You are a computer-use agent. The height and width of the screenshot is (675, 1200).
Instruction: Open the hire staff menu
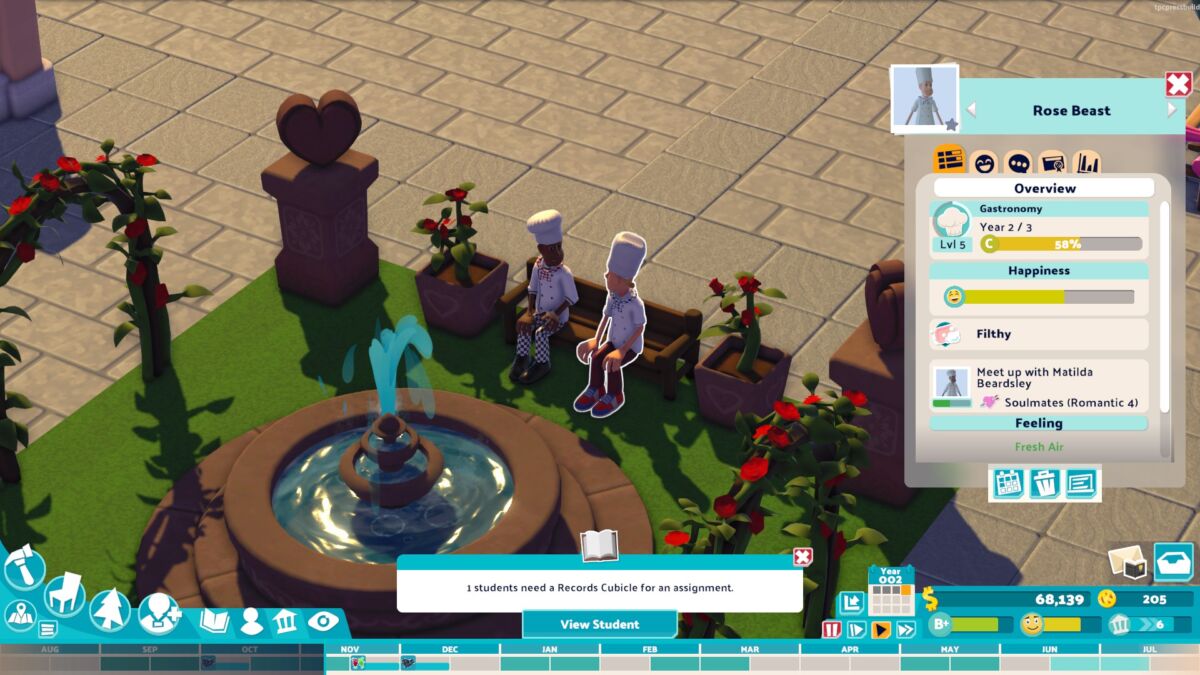159,613
